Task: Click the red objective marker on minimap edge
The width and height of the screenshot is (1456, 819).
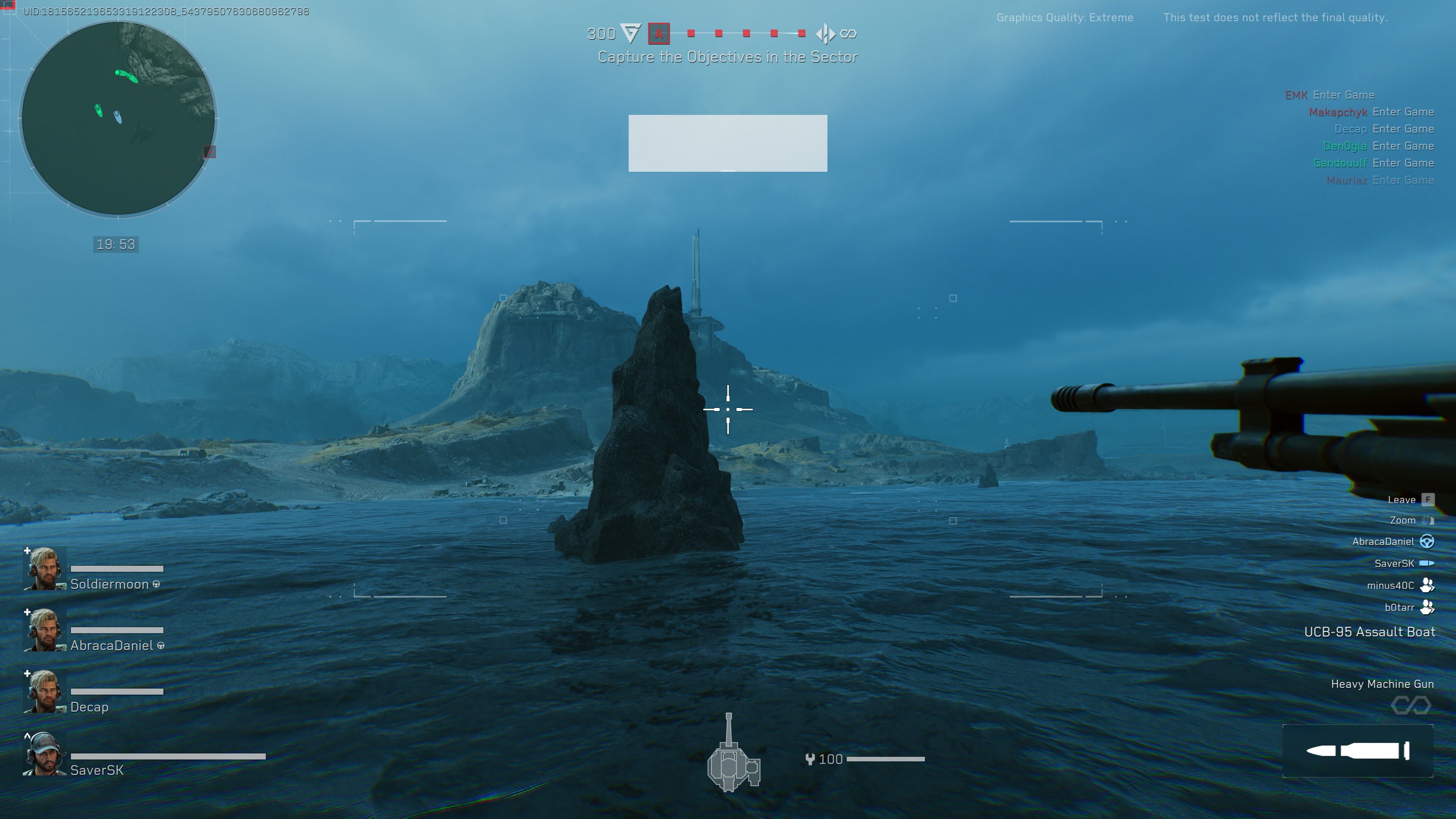Action: tap(209, 152)
